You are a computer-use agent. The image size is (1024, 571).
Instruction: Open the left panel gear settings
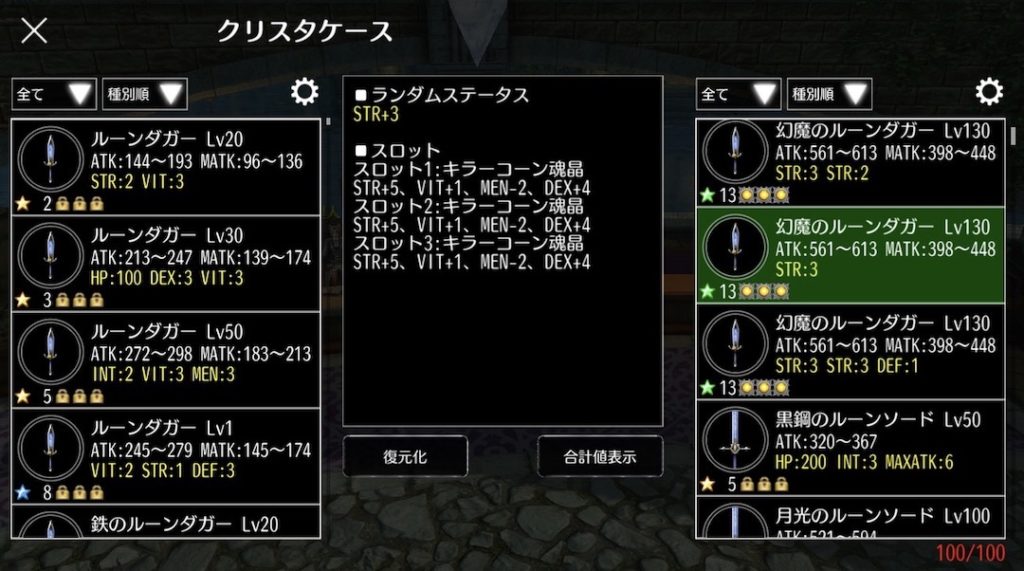(304, 93)
